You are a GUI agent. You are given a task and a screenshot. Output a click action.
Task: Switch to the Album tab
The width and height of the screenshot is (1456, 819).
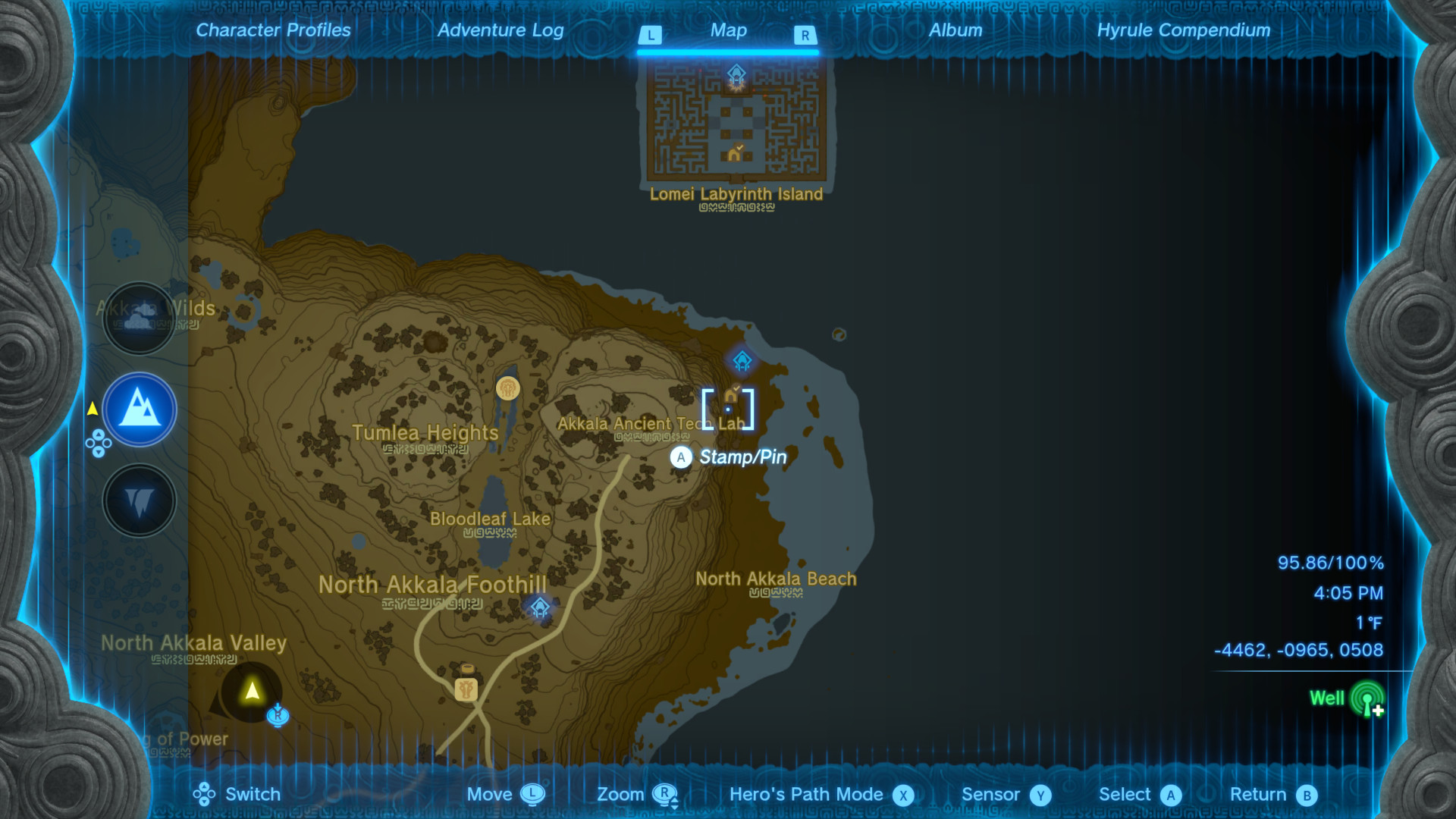pyautogui.click(x=955, y=30)
